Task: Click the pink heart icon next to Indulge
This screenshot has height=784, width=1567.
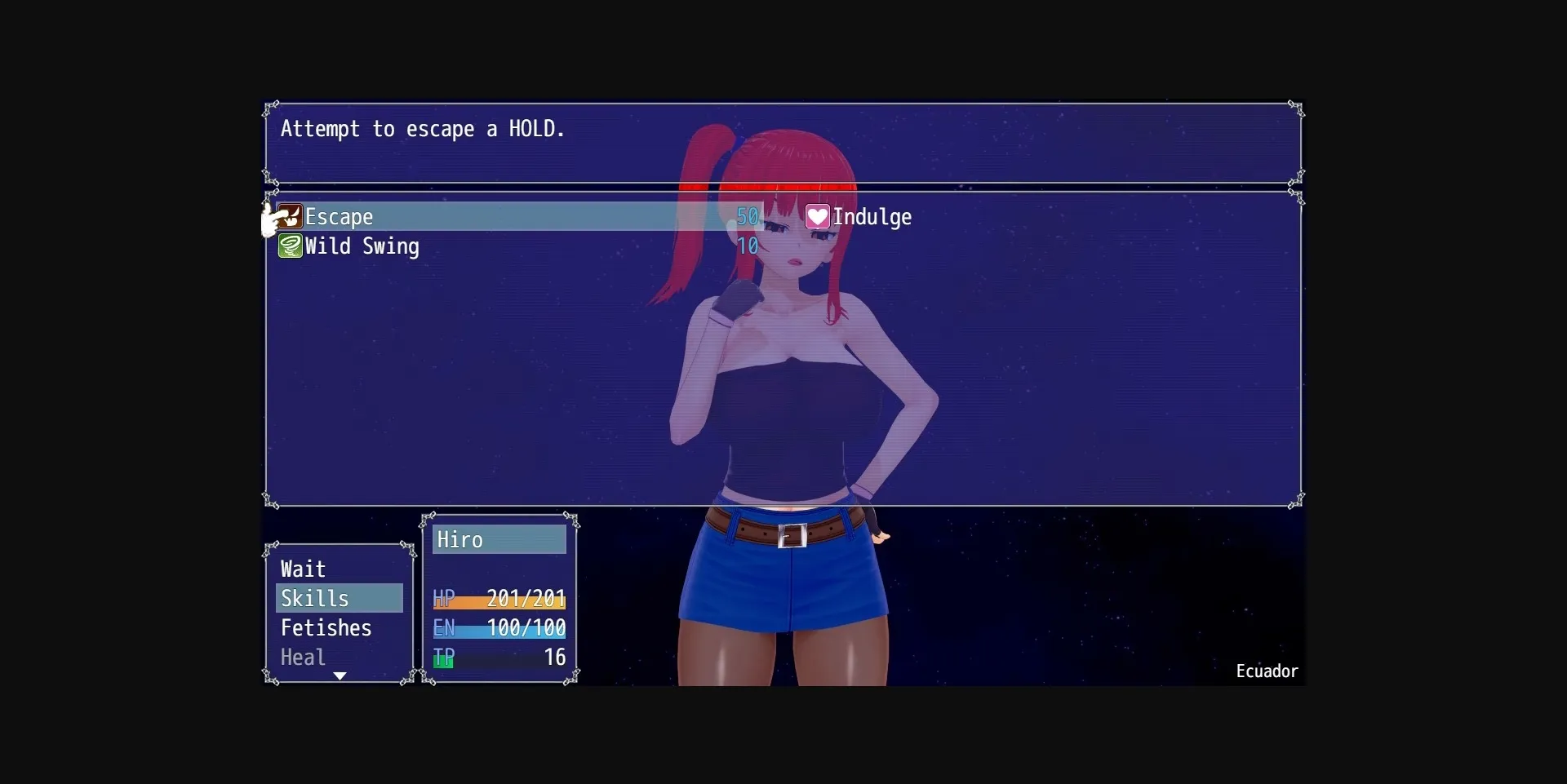Action: tap(816, 217)
